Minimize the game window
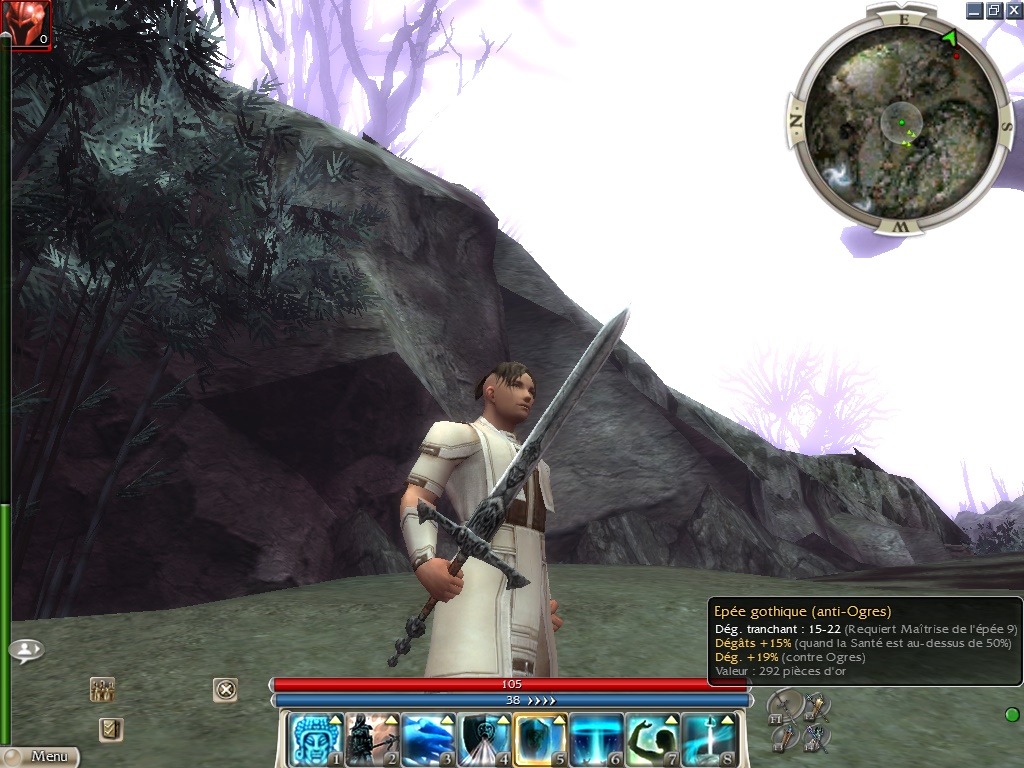Viewport: 1024px width, 768px height. coord(975,10)
